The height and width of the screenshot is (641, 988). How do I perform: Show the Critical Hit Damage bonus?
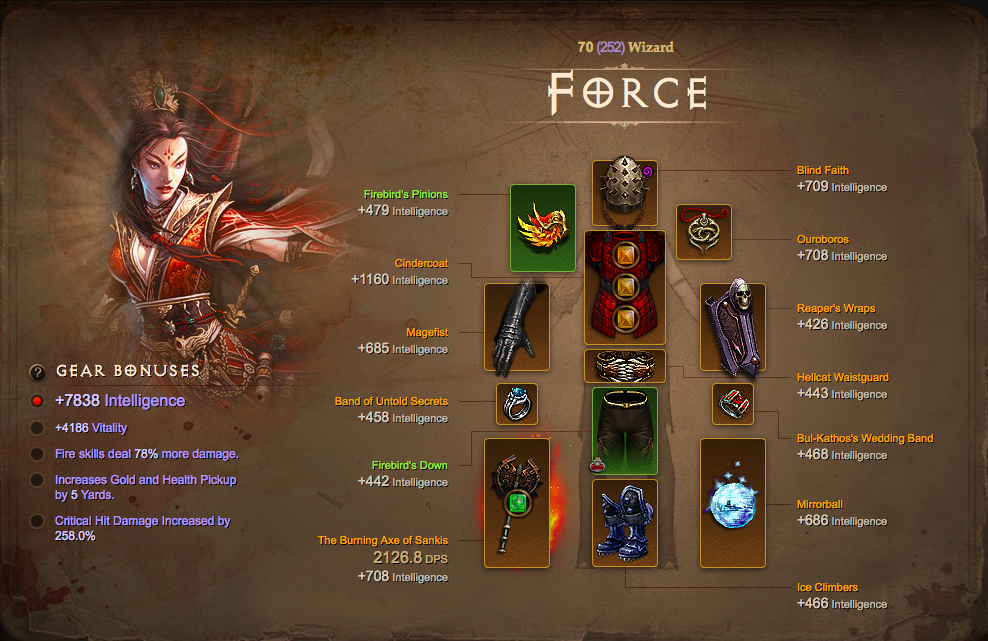pos(142,528)
